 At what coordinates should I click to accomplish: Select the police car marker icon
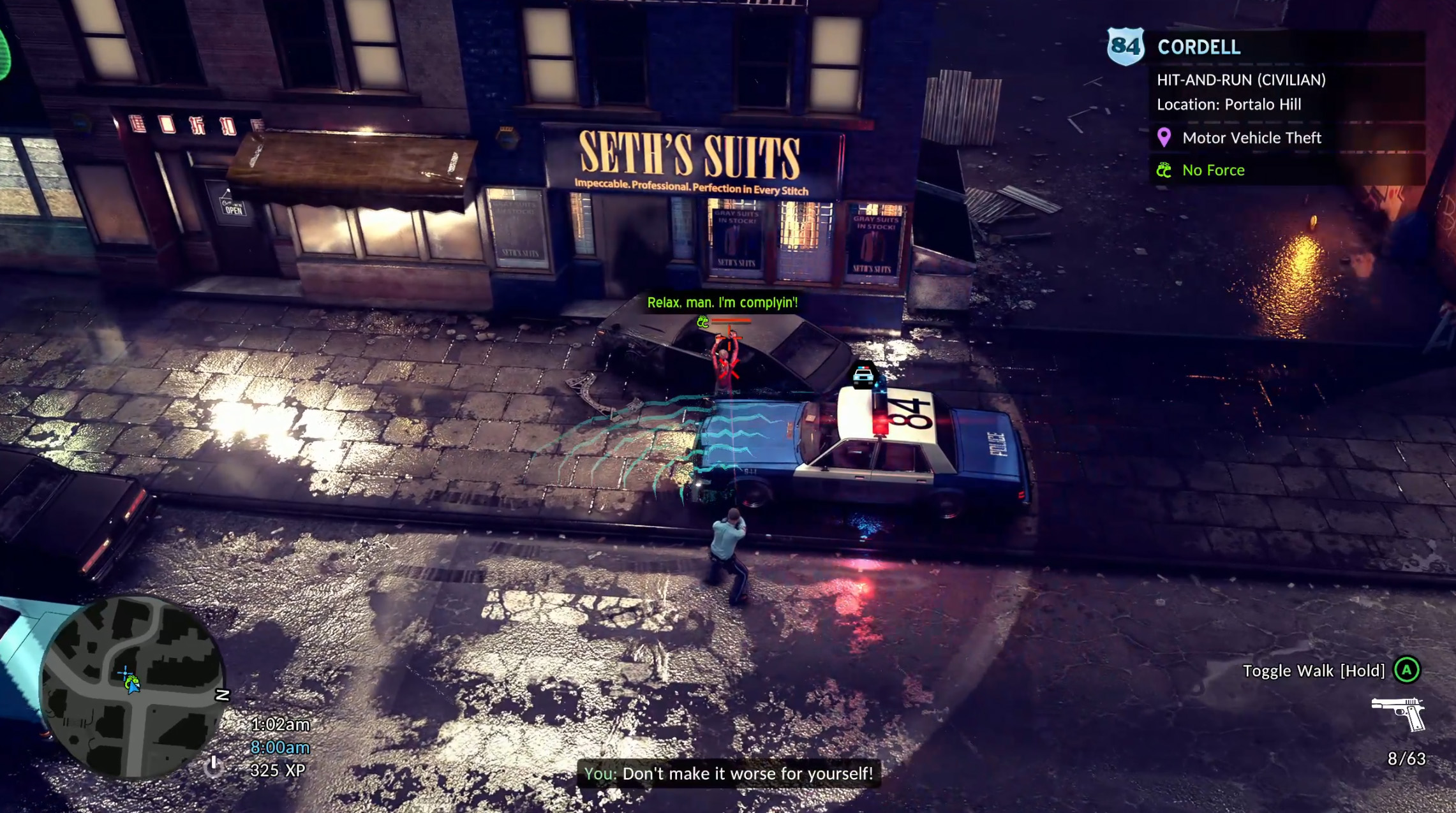pos(863,376)
